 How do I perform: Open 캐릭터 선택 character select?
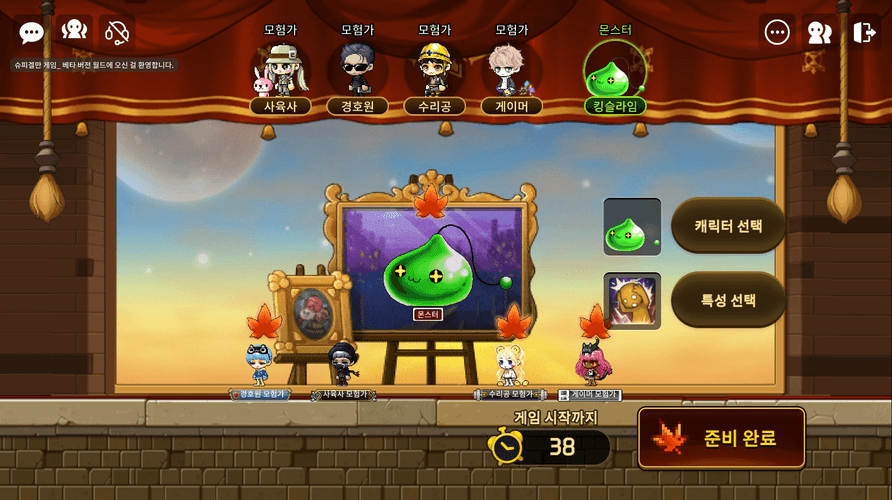point(728,225)
